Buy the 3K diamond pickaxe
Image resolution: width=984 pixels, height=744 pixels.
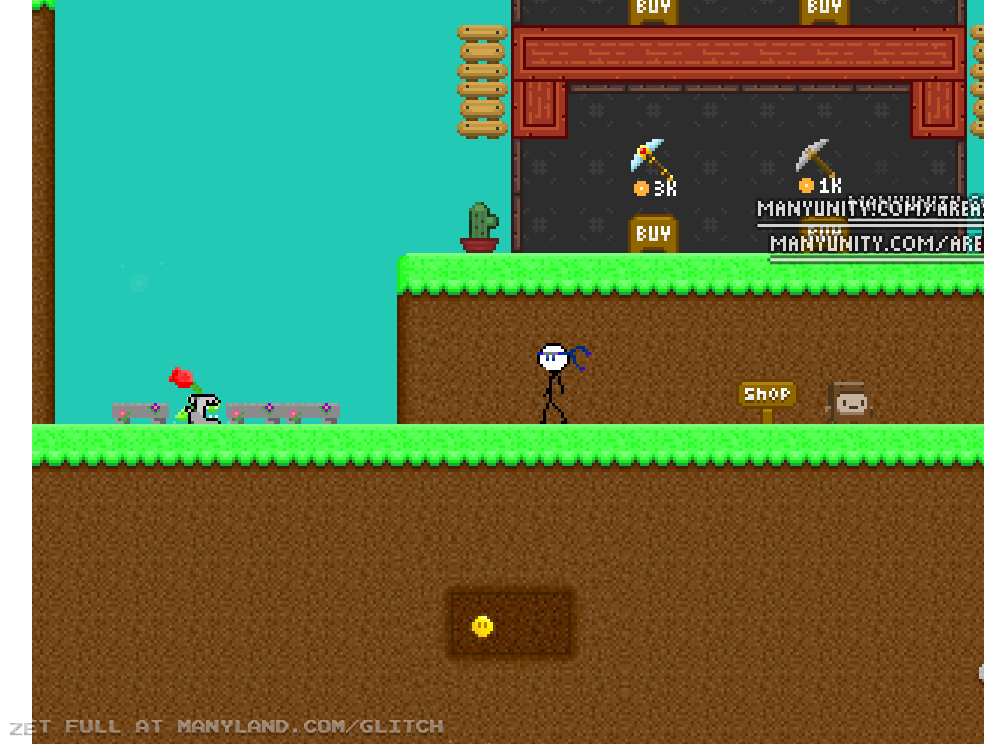click(653, 234)
